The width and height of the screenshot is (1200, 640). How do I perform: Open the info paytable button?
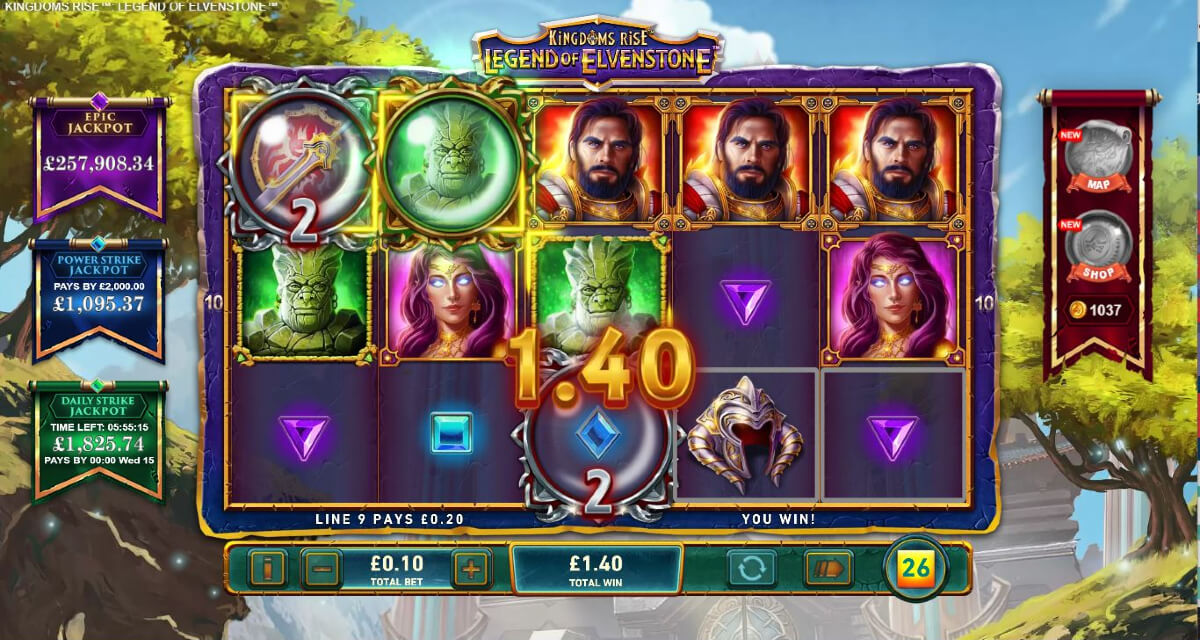(x=267, y=569)
